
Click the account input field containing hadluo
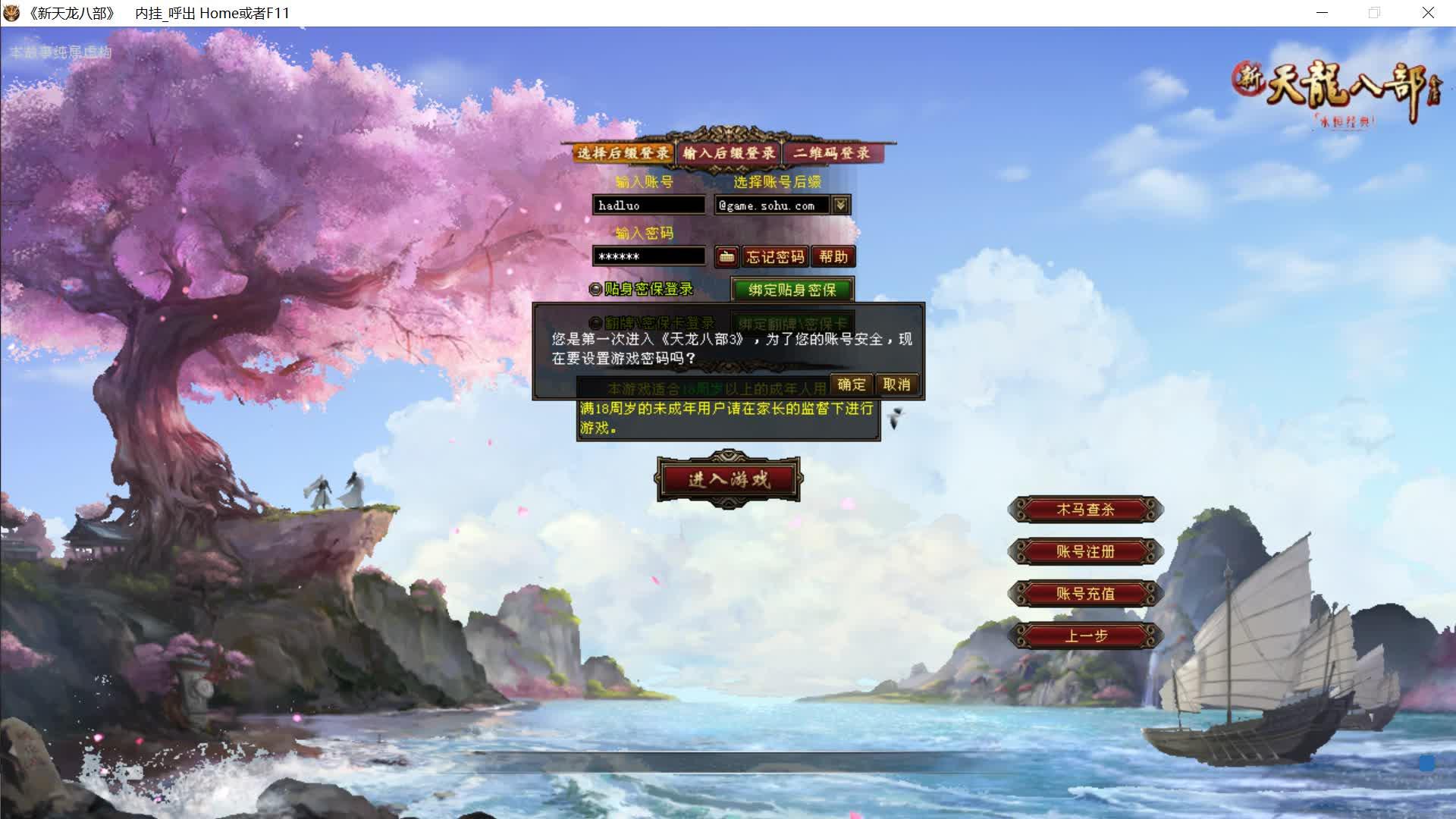coord(649,205)
